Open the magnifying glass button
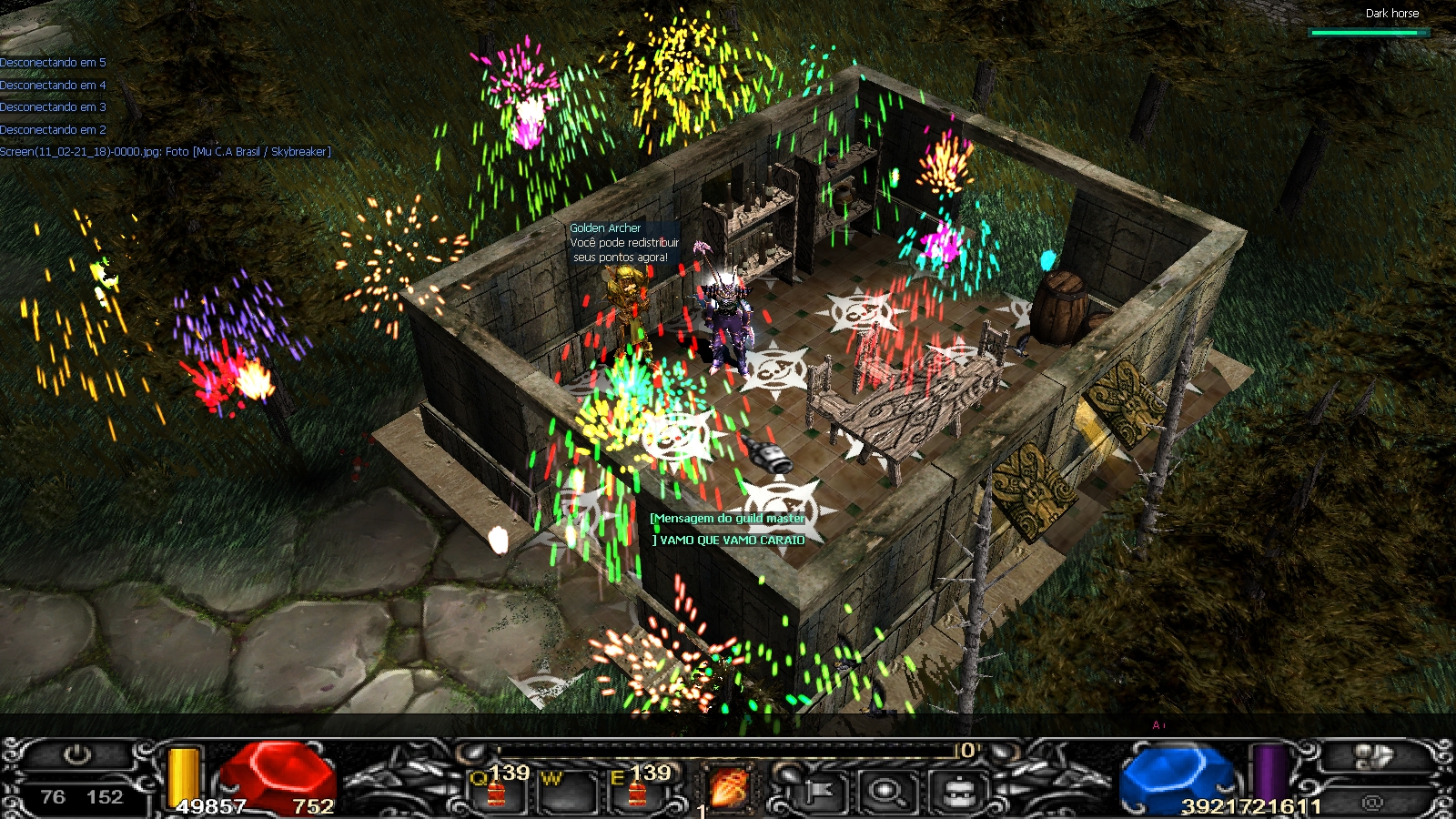 (885, 792)
